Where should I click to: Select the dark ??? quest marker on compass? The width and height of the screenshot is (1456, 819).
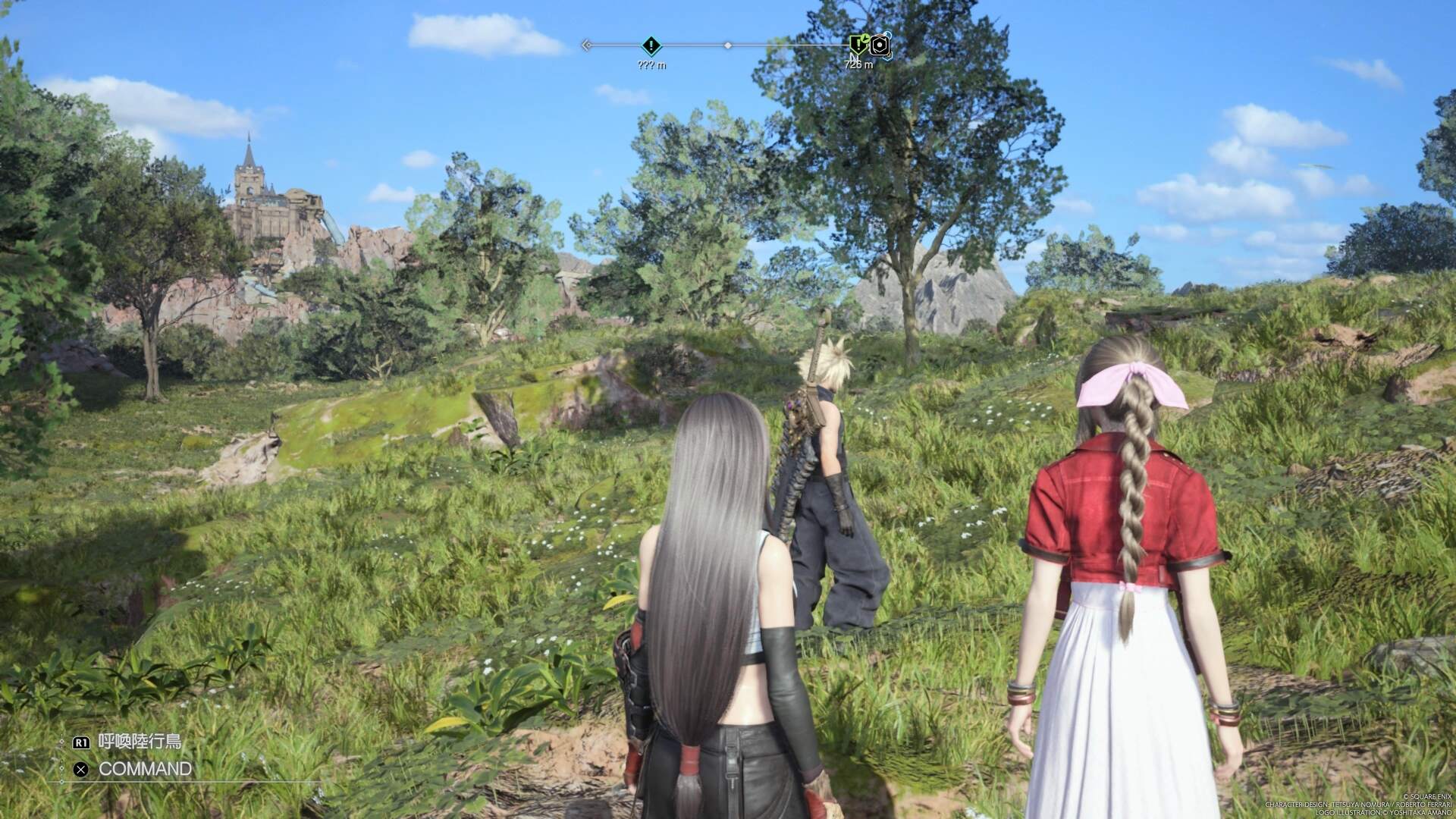651,45
